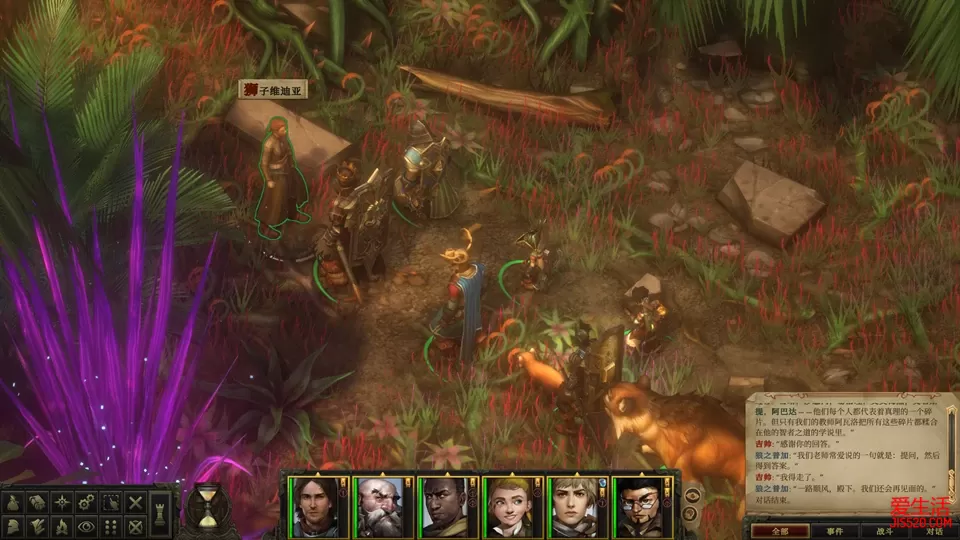Toggle the eye stealth icon
960x540 pixels.
click(87, 526)
